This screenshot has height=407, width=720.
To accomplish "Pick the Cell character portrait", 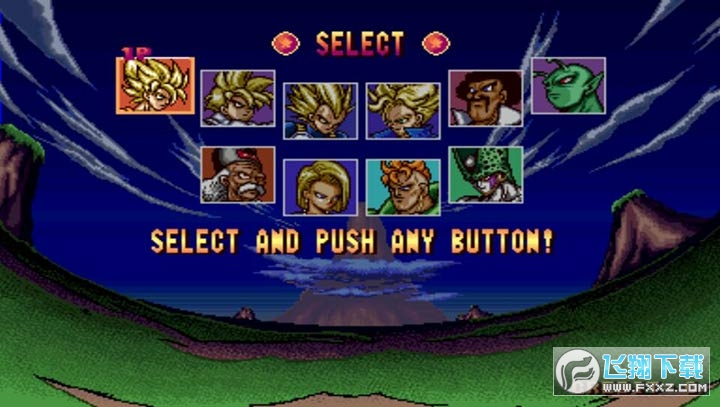I will (485, 175).
